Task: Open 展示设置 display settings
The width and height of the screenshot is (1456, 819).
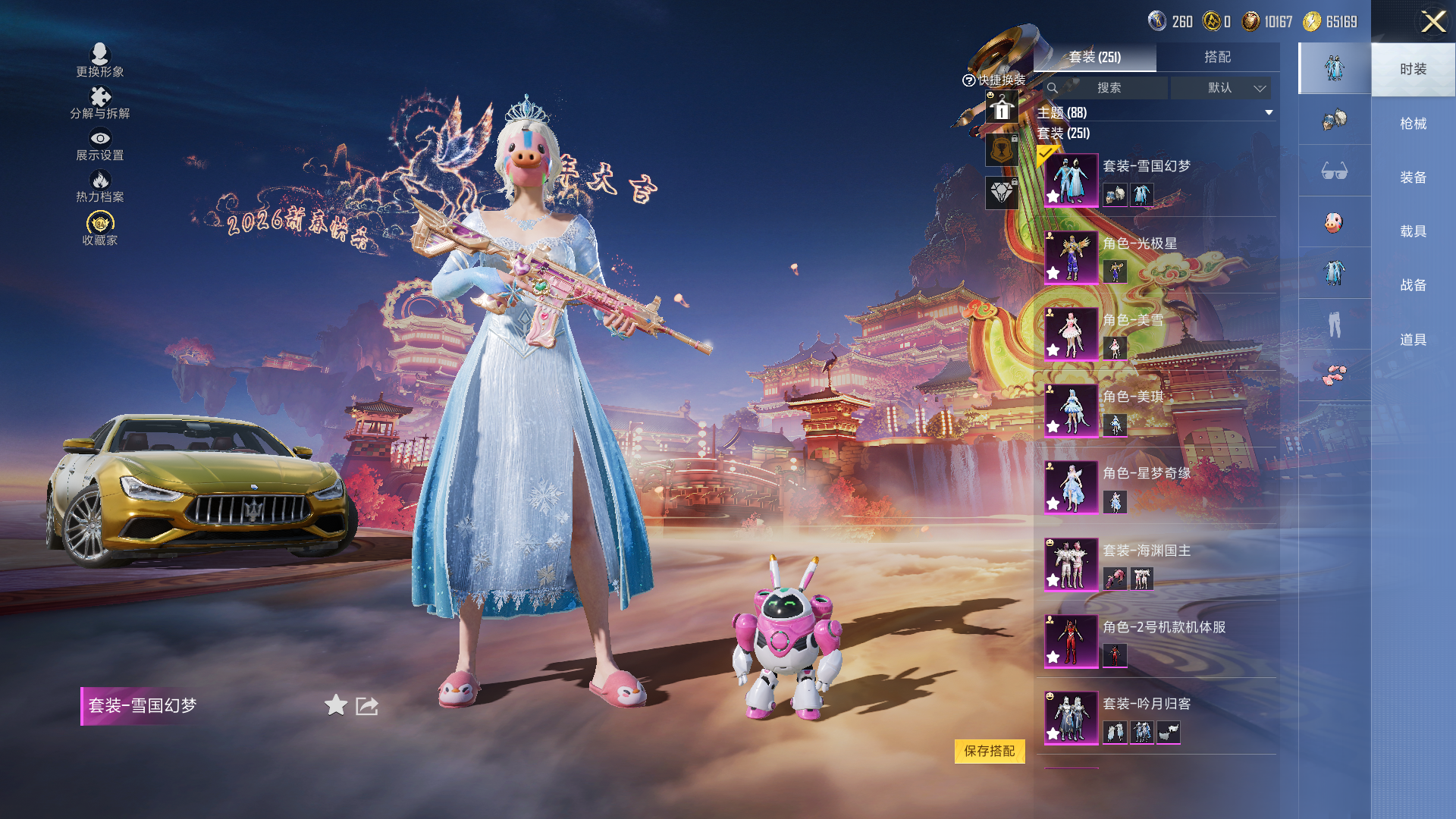Action: [100, 144]
